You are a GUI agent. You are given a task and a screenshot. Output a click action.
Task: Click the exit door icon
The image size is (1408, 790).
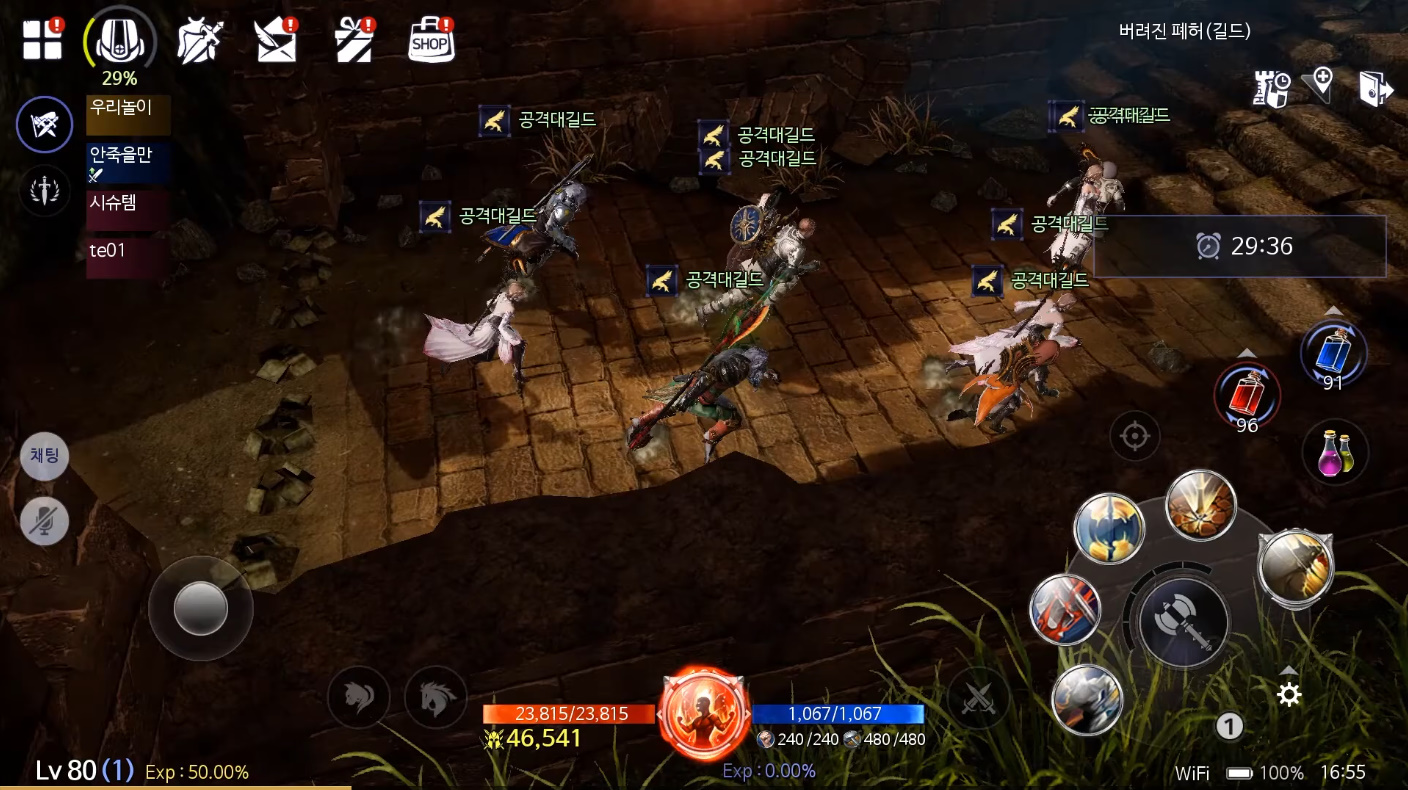click(x=1375, y=88)
